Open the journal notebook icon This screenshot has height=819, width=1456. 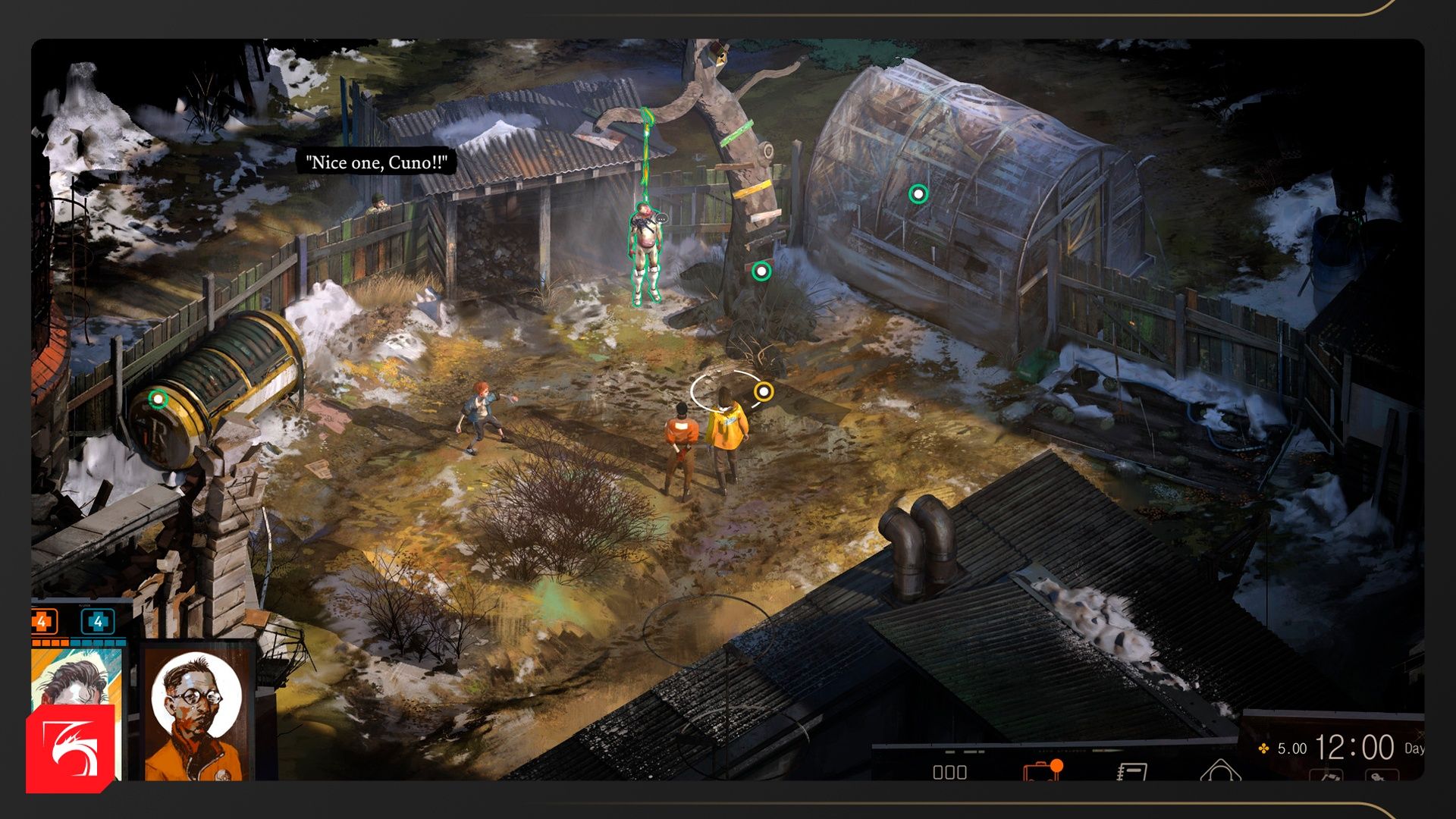click(x=1131, y=772)
